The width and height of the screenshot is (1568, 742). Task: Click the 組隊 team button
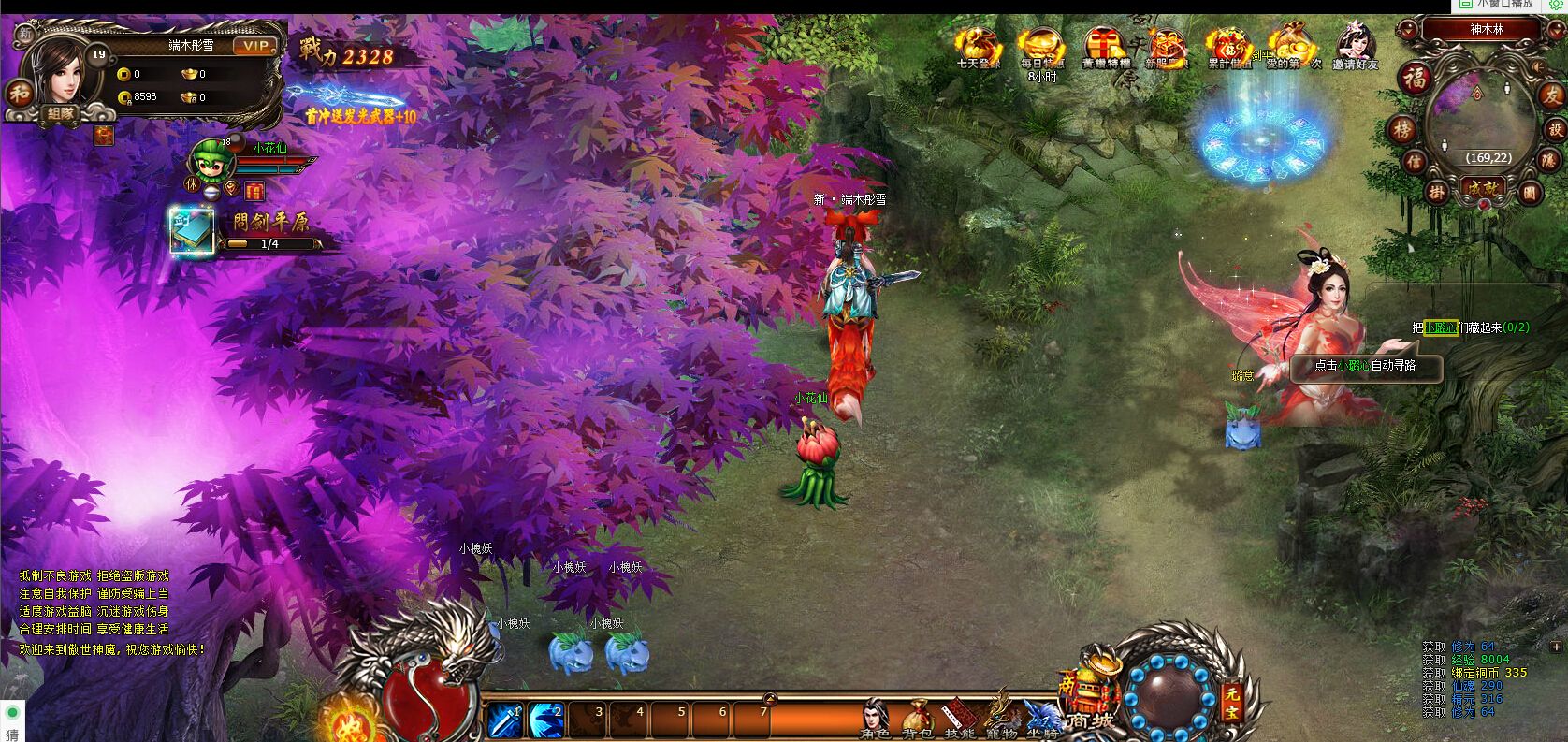tap(63, 114)
